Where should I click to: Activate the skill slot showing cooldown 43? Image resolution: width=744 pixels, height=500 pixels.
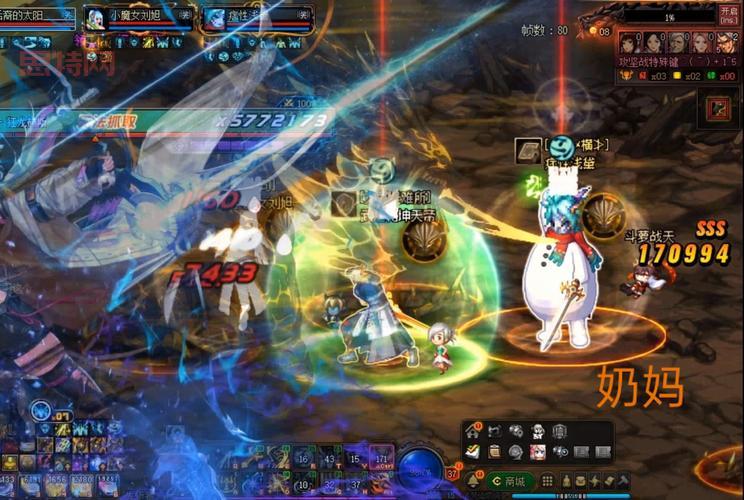click(329, 459)
